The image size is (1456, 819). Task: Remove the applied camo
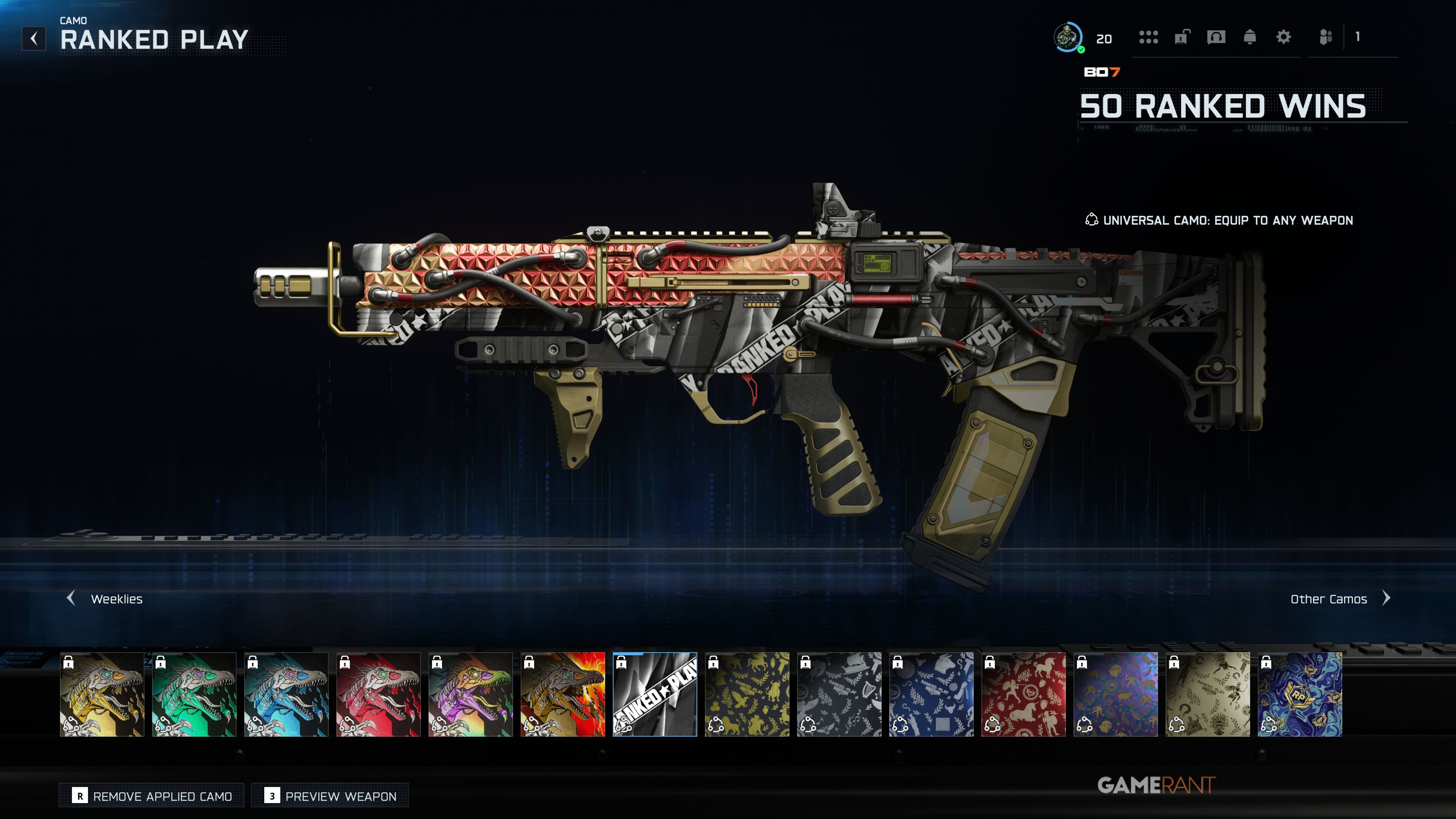(152, 796)
